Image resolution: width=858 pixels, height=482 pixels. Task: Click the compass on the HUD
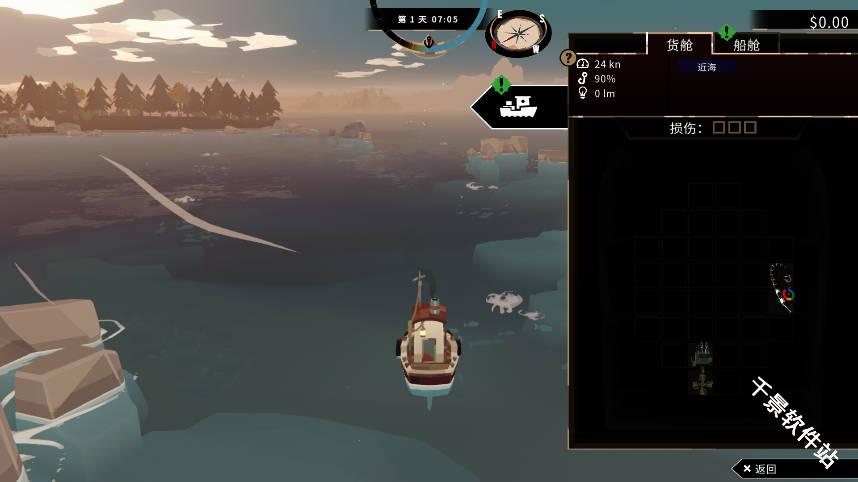tap(519, 34)
